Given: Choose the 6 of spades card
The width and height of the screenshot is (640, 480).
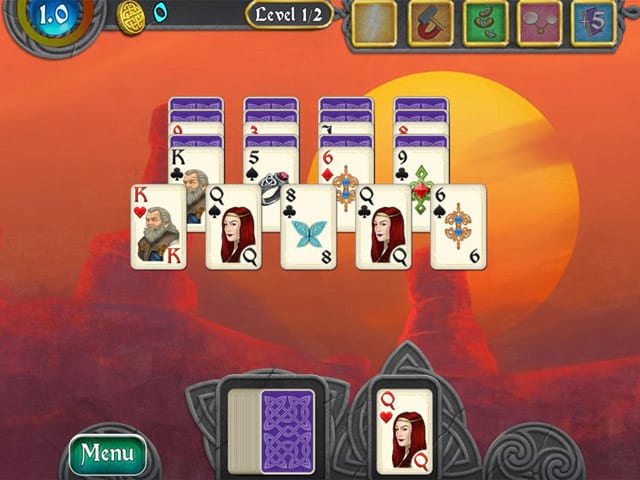Looking at the screenshot, I should click(459, 226).
